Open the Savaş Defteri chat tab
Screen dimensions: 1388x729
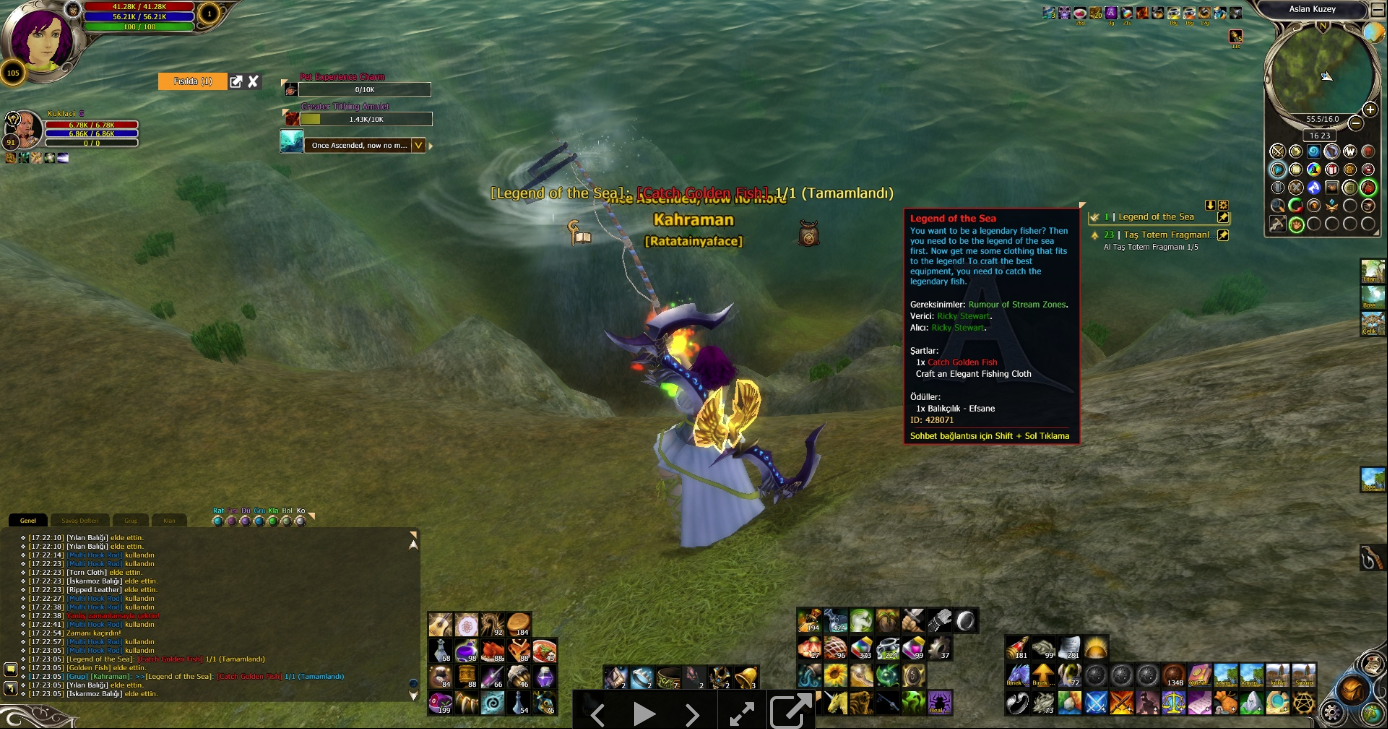point(79,520)
